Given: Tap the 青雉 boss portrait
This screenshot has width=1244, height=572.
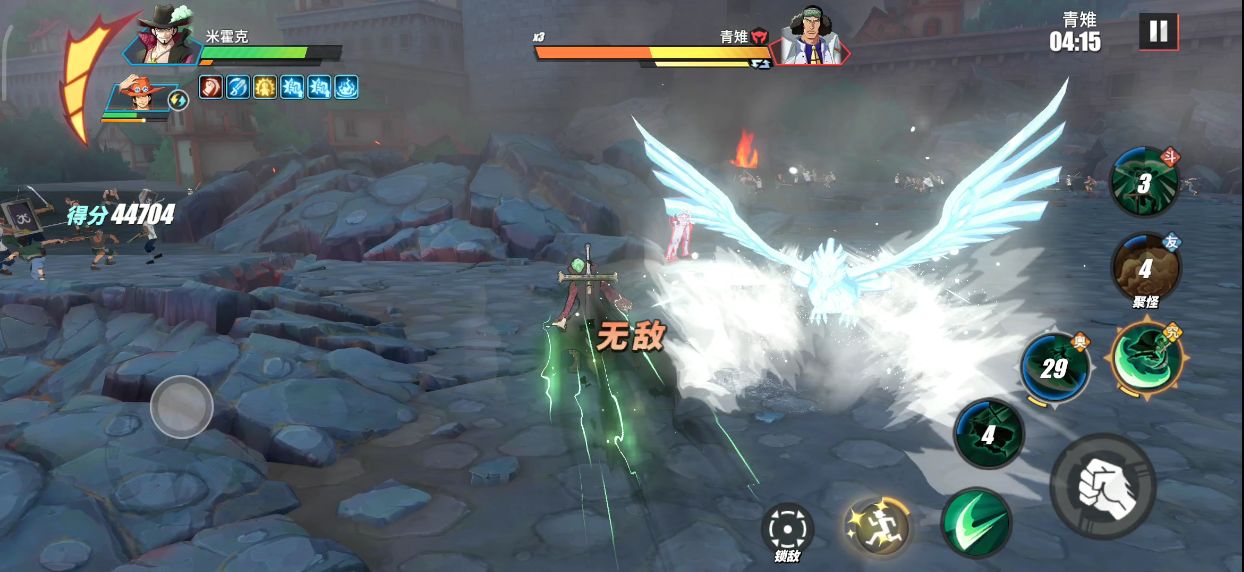Looking at the screenshot, I should coord(809,38).
